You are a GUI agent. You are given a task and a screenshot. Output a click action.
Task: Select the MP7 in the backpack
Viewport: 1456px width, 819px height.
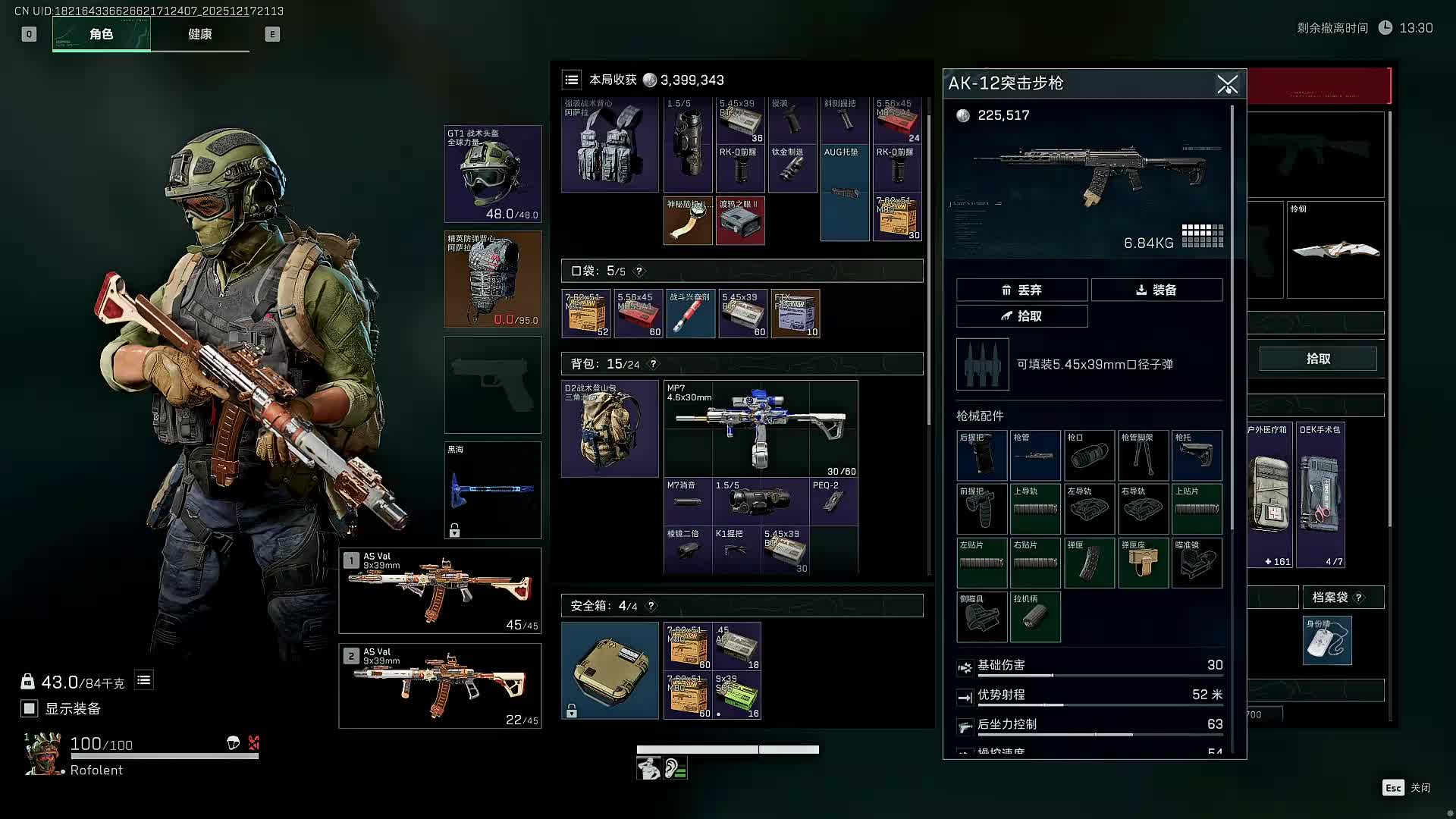point(761,428)
